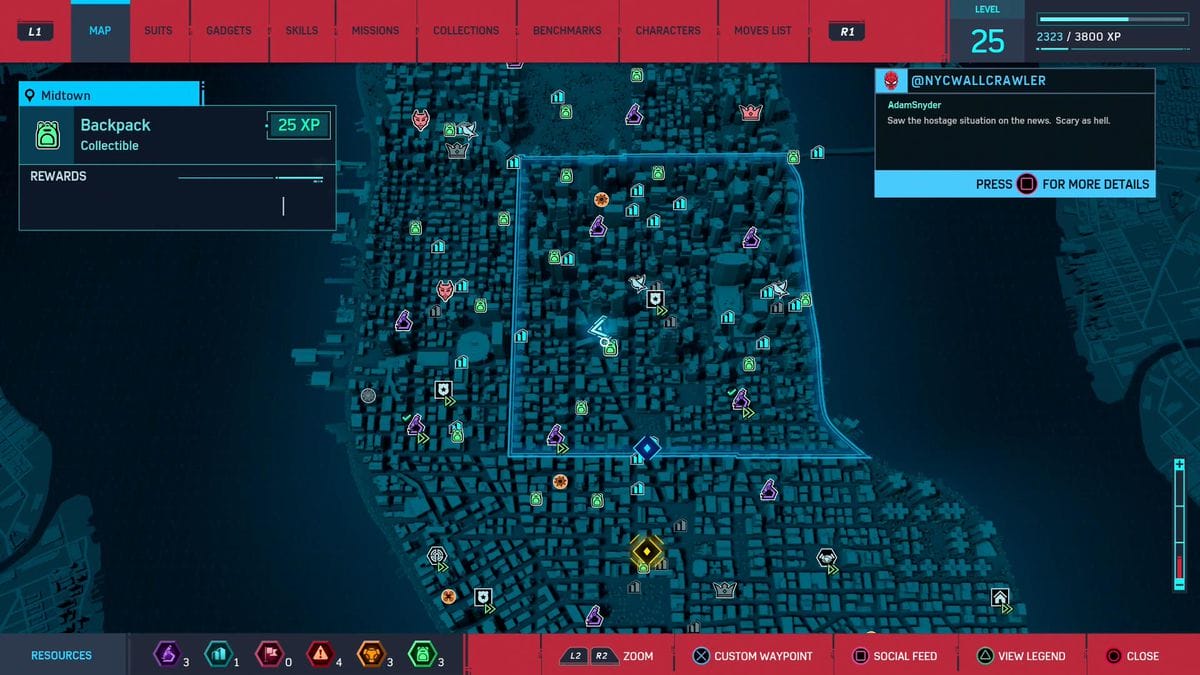This screenshot has height=675, width=1200.
Task: Go to the Missions tab
Action: click(x=375, y=31)
